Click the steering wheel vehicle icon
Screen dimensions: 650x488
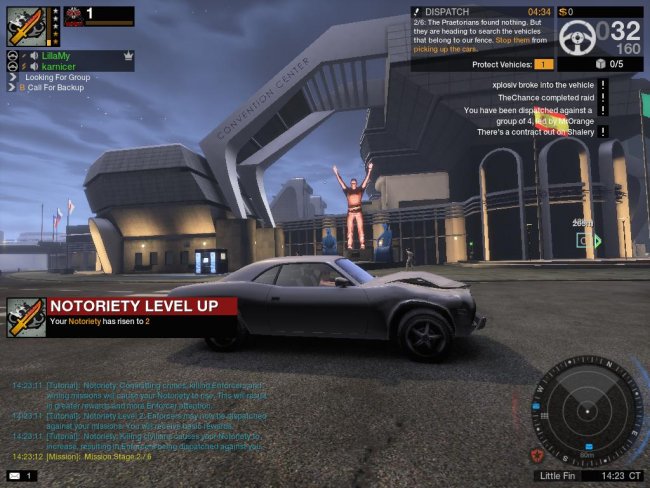click(x=578, y=38)
